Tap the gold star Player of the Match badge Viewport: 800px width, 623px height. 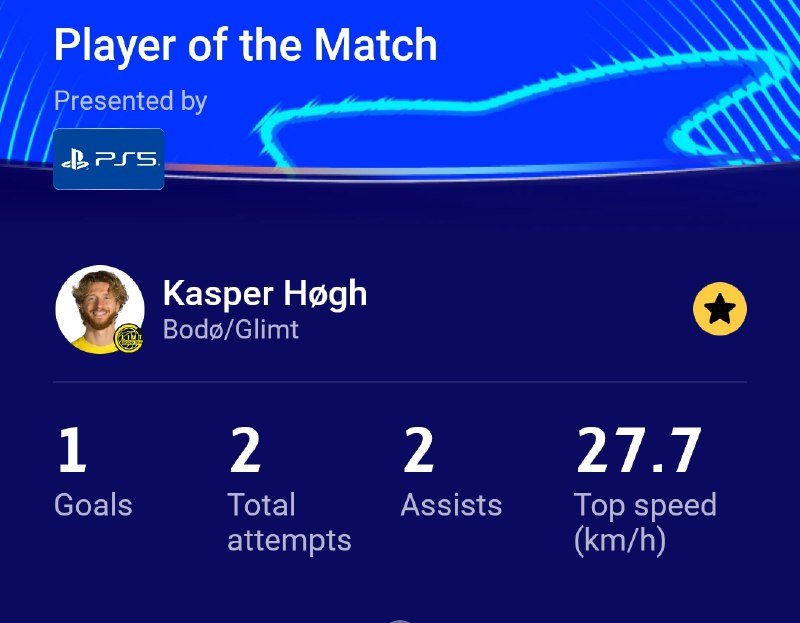(720, 310)
